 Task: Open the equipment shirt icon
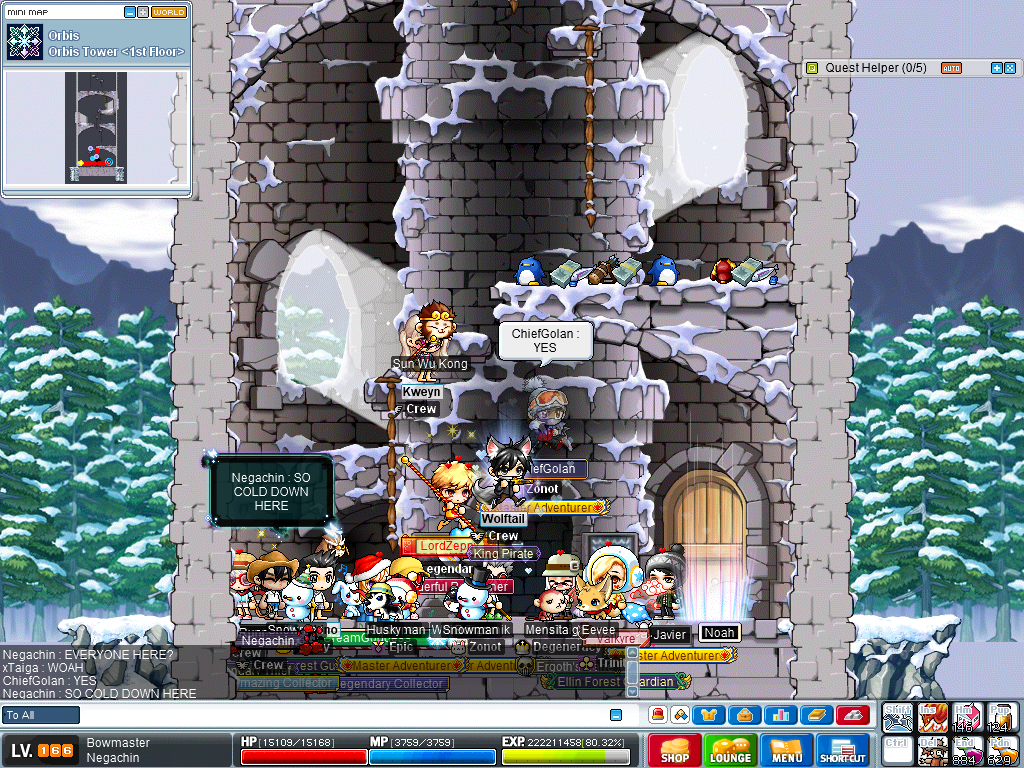711,715
